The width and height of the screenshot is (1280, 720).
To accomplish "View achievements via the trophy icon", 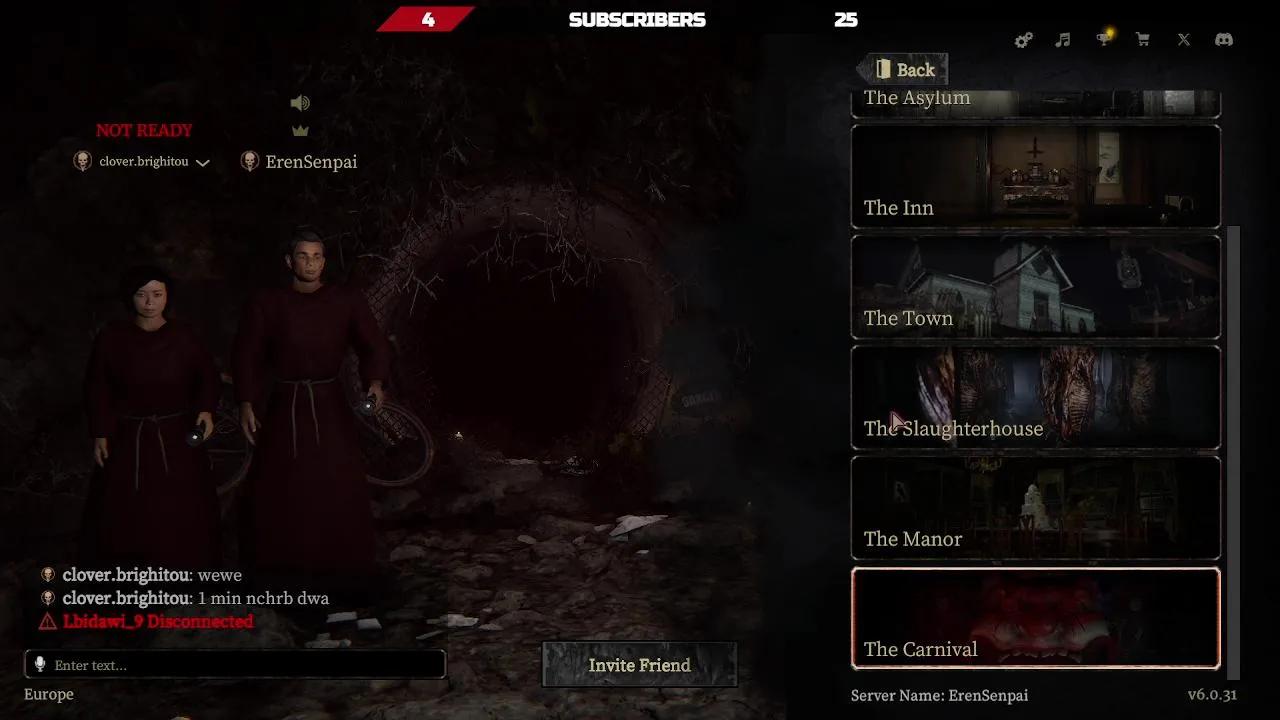I will pyautogui.click(x=1103, y=40).
